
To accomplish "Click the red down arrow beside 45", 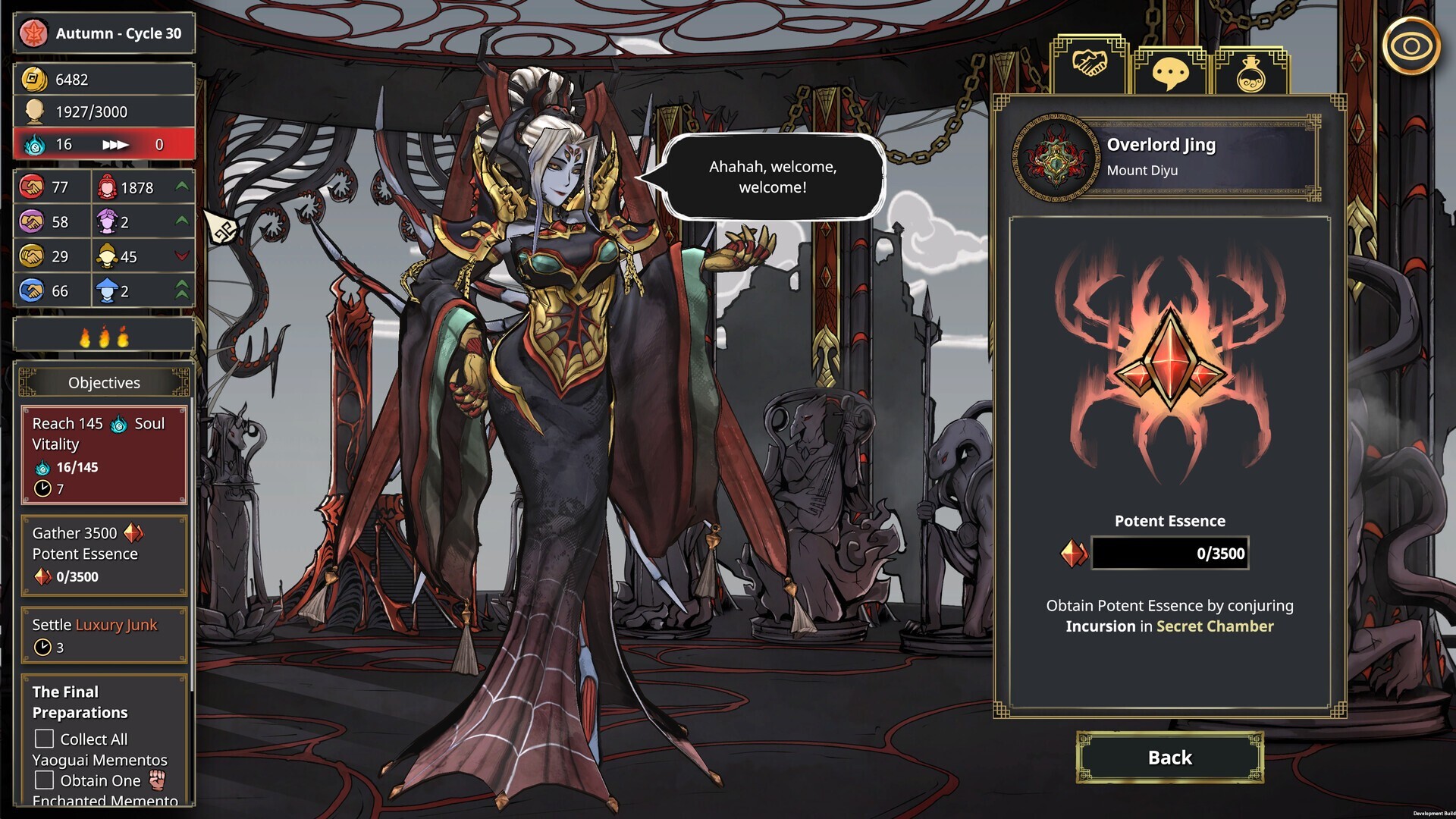I will click(x=180, y=256).
